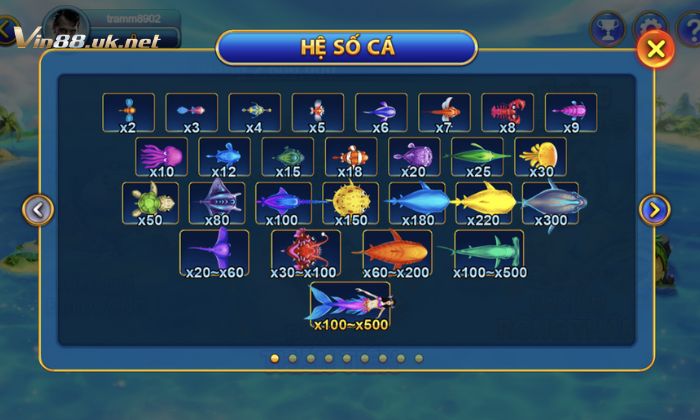The image size is (700, 420).
Task: Select the yellow pufferfish x150 tile
Action: click(x=351, y=204)
